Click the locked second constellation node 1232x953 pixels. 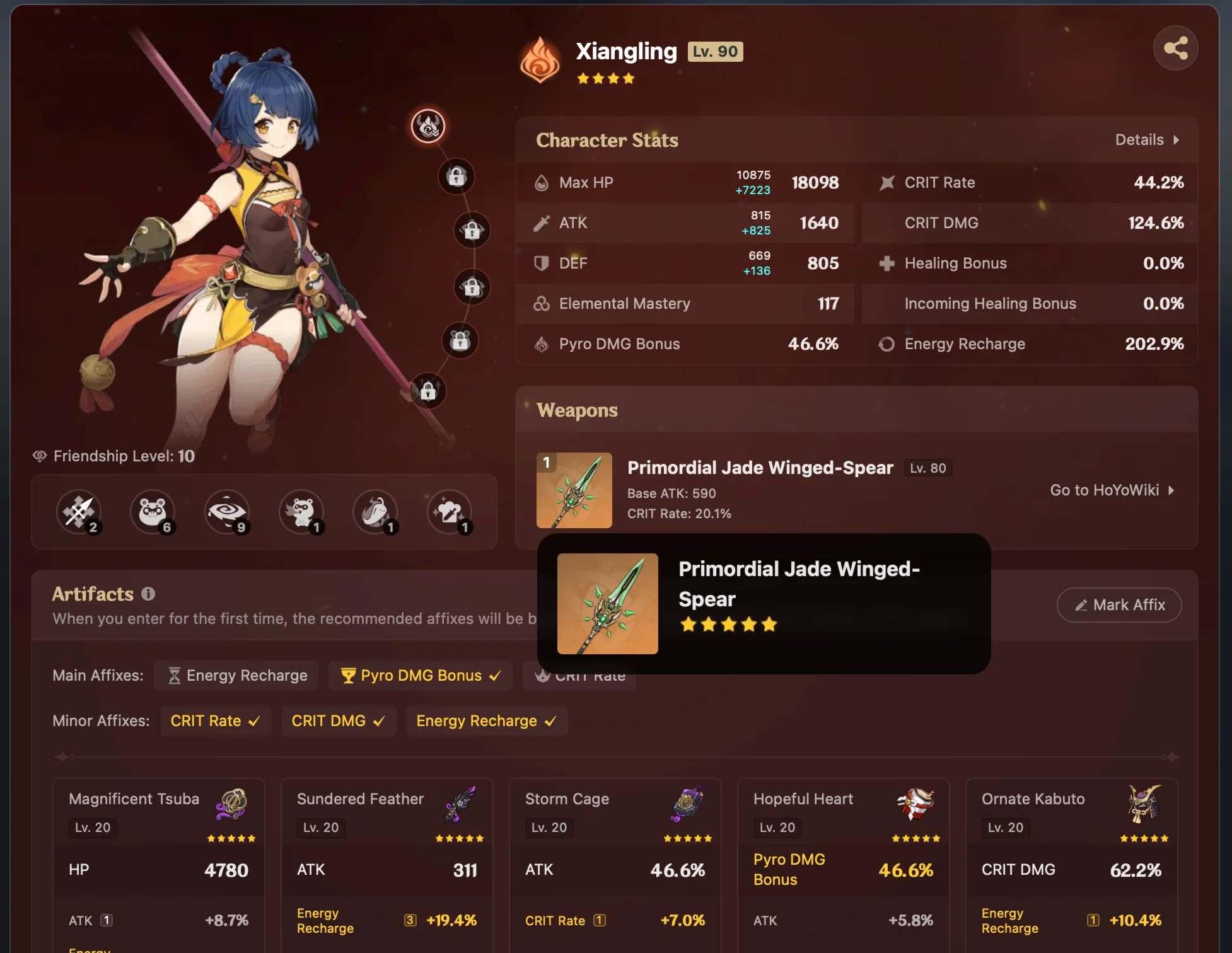pos(456,177)
